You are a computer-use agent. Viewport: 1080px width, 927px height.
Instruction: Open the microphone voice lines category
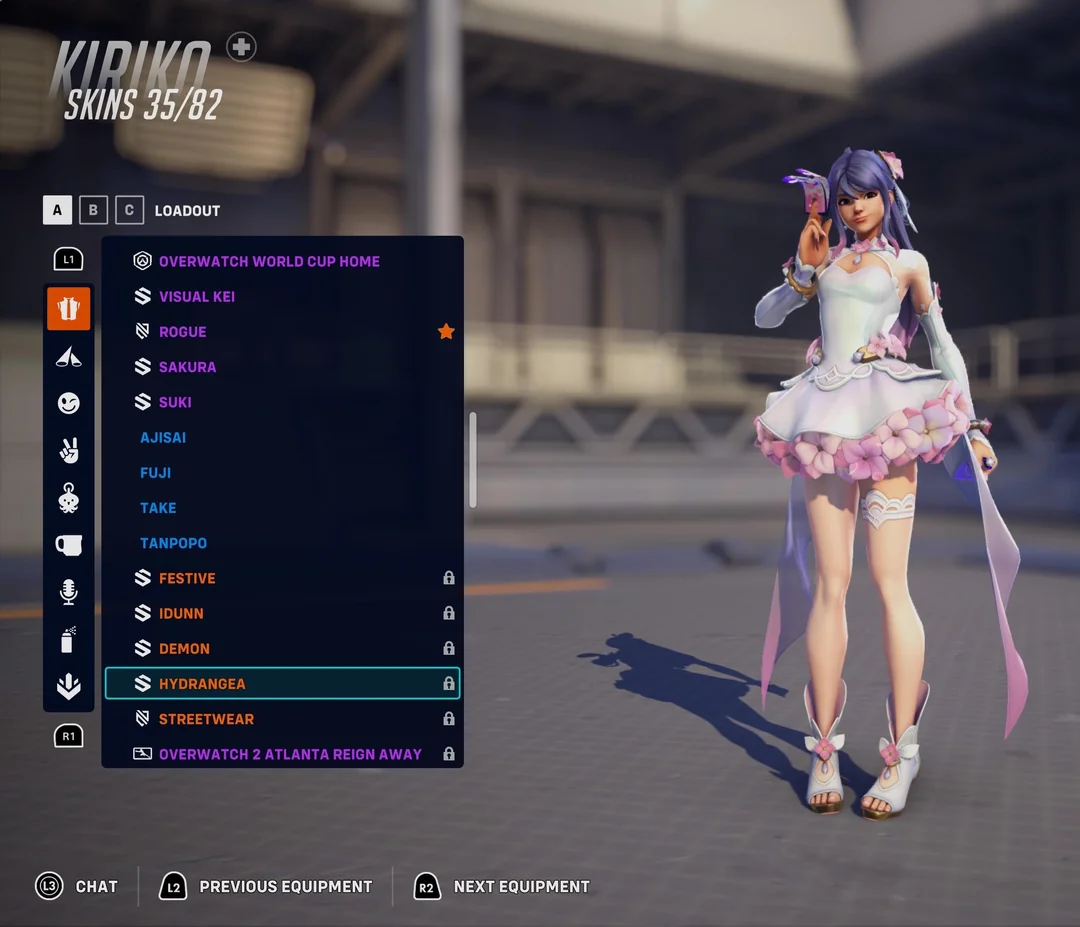pyautogui.click(x=68, y=592)
